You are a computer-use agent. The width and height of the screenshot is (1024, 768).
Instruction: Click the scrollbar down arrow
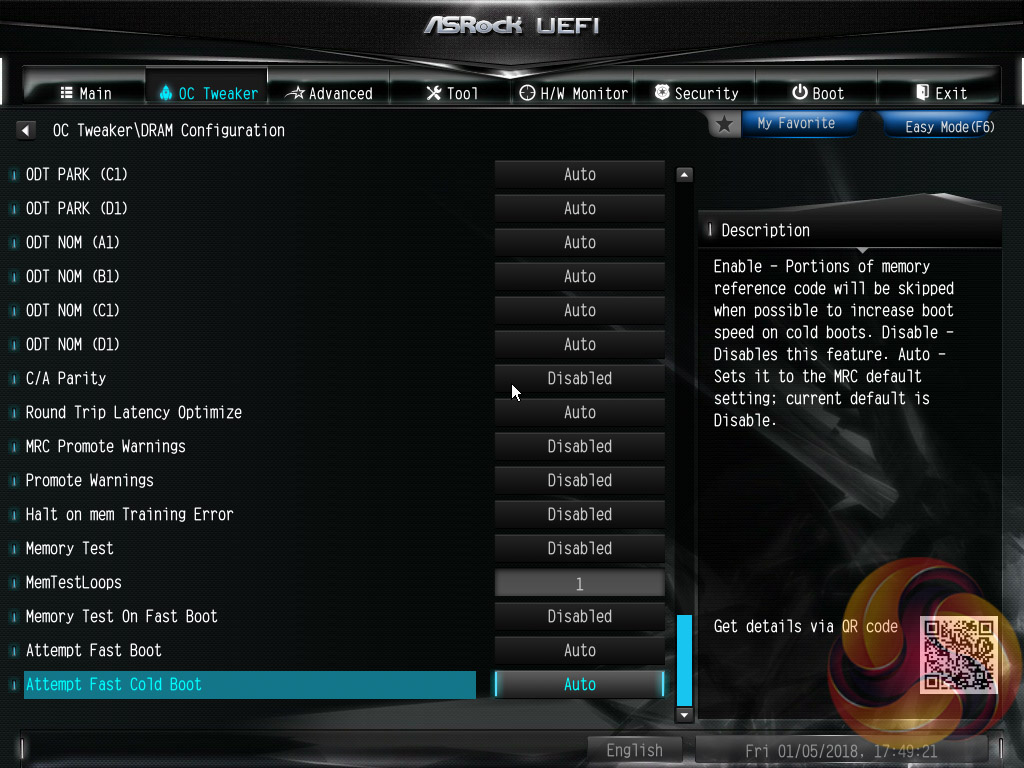click(685, 715)
